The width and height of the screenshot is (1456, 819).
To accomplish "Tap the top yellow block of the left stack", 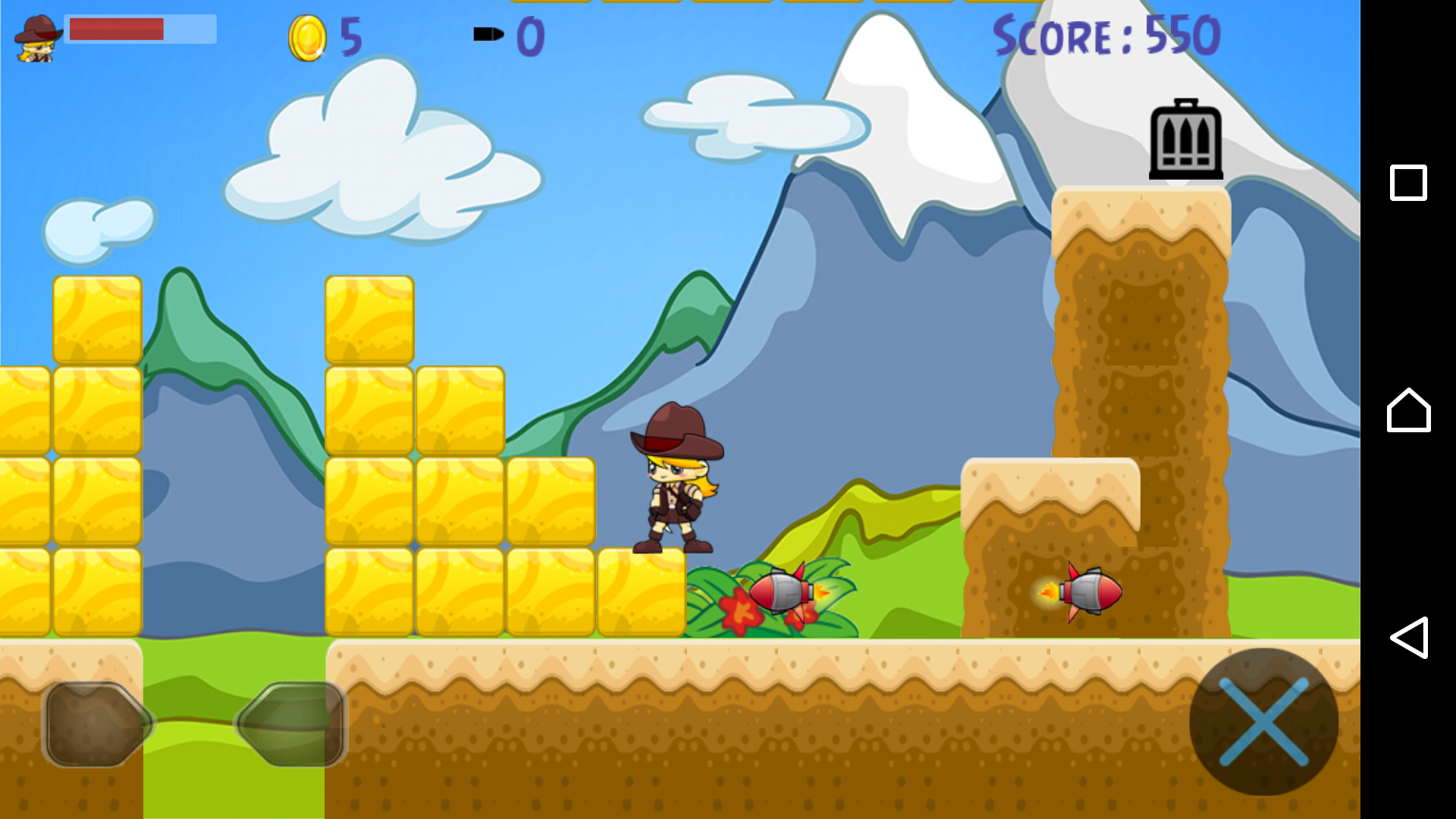I will coord(97,318).
